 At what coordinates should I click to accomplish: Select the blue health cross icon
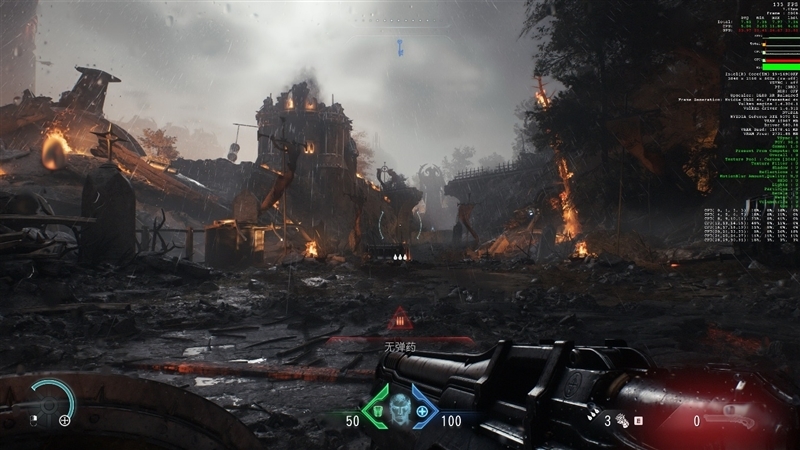[x=422, y=411]
